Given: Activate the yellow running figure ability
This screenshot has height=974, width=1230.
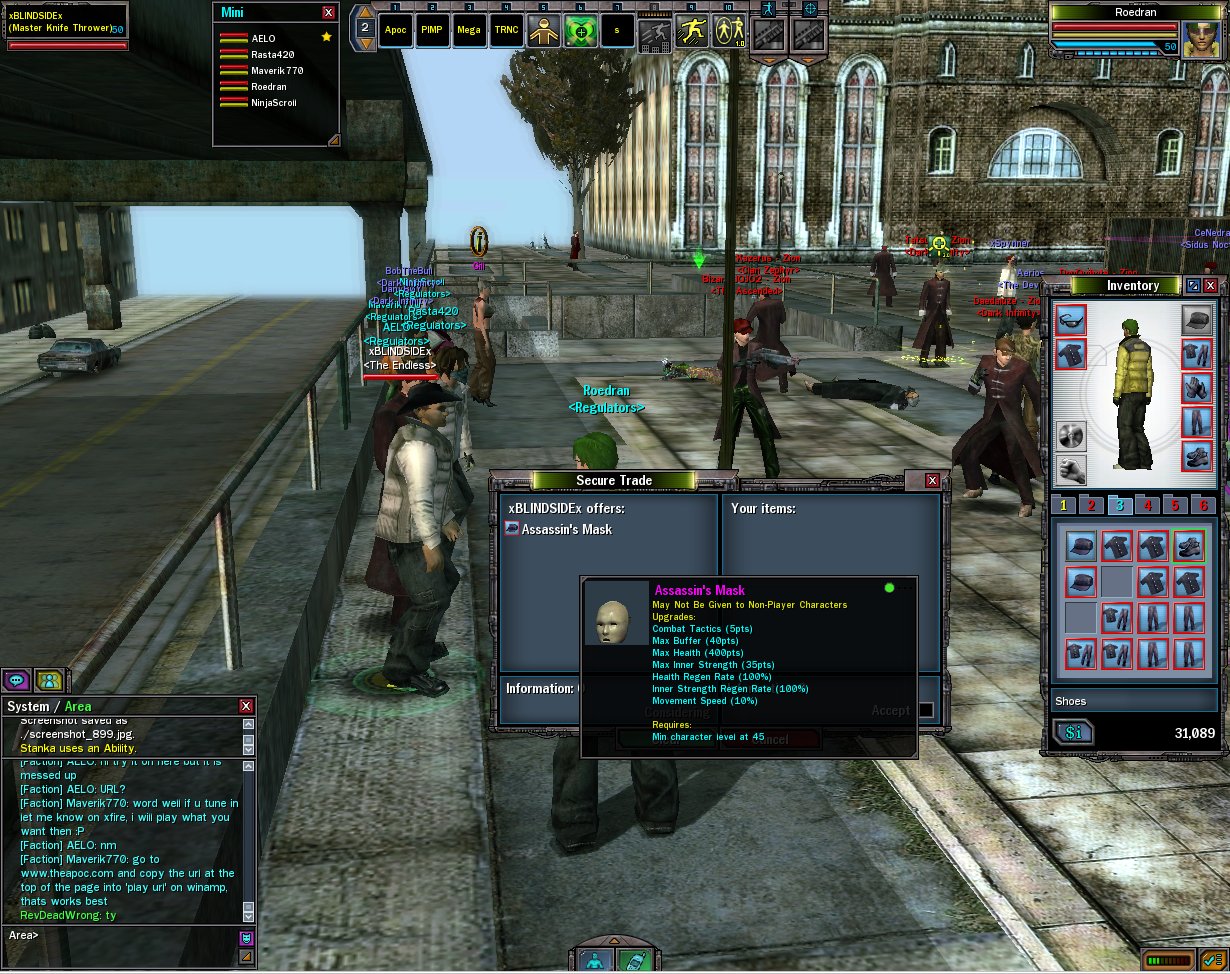Looking at the screenshot, I should pos(692,31).
